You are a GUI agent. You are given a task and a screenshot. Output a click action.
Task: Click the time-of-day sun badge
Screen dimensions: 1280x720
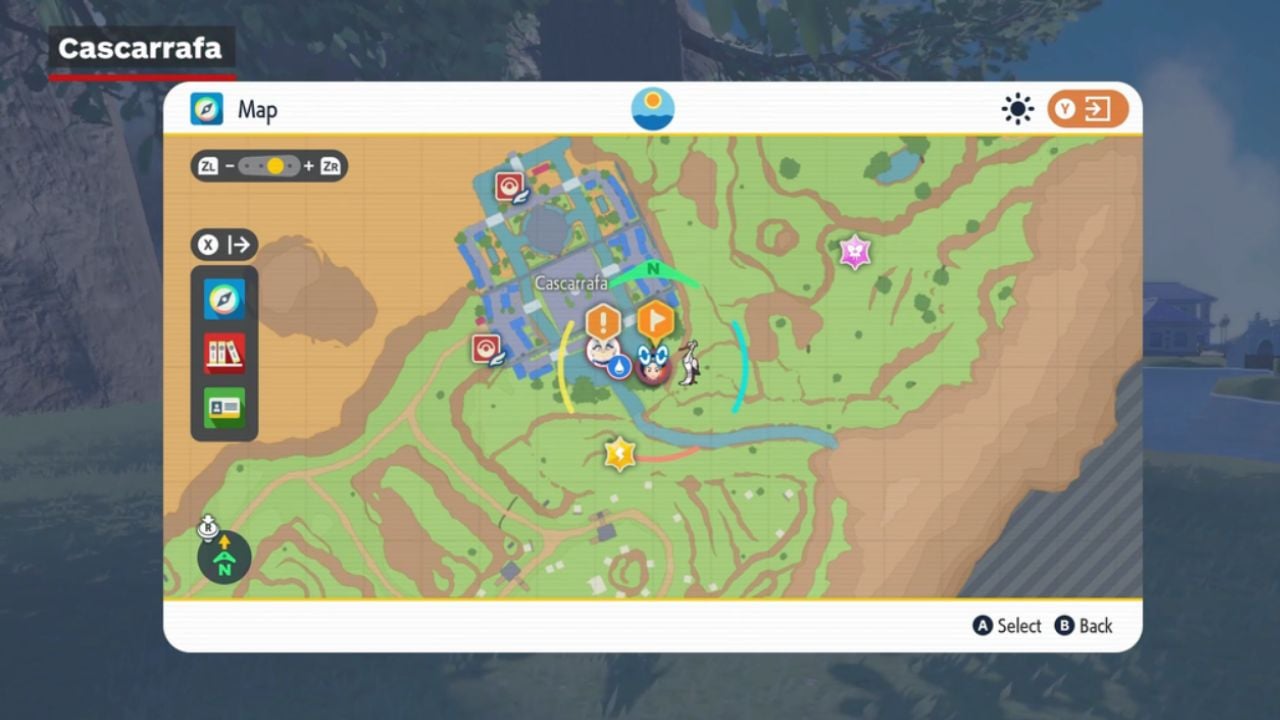(653, 109)
